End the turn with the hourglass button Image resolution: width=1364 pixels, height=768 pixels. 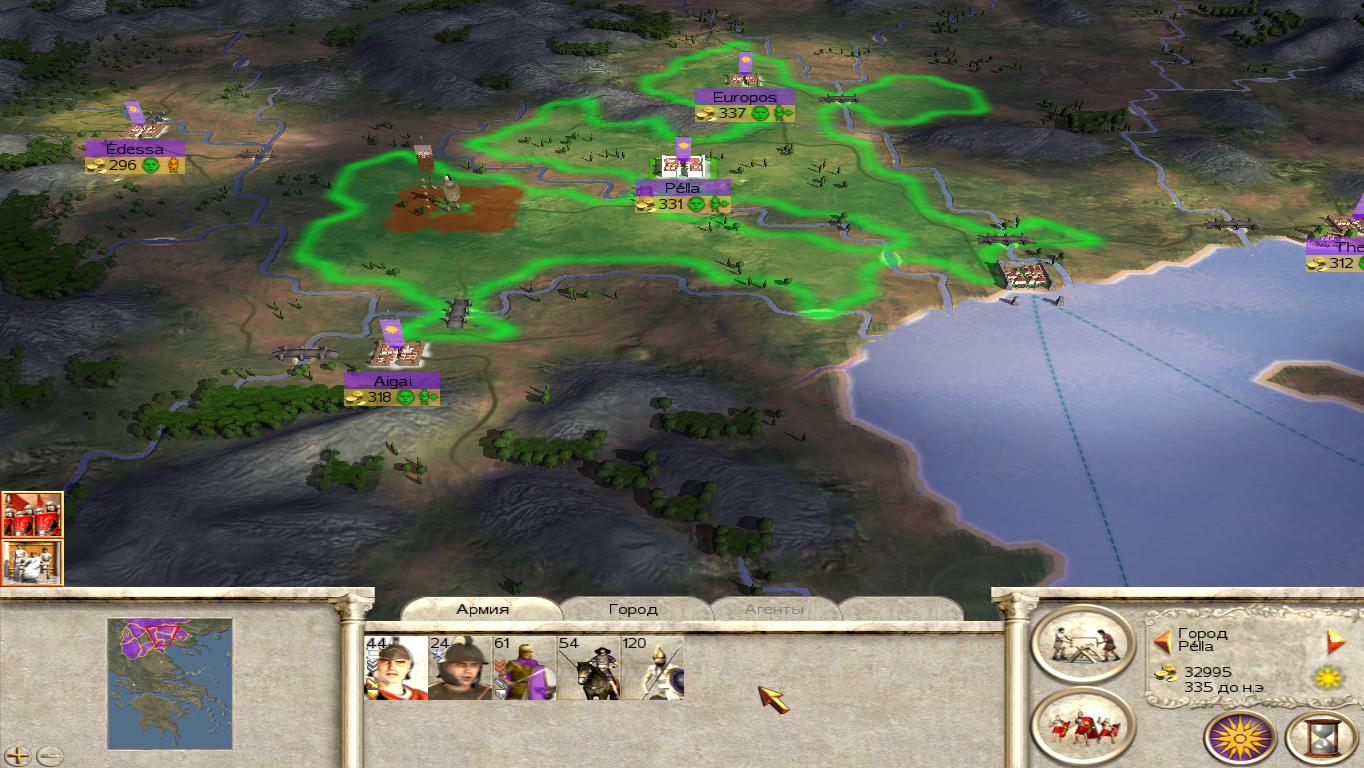pyautogui.click(x=1320, y=737)
